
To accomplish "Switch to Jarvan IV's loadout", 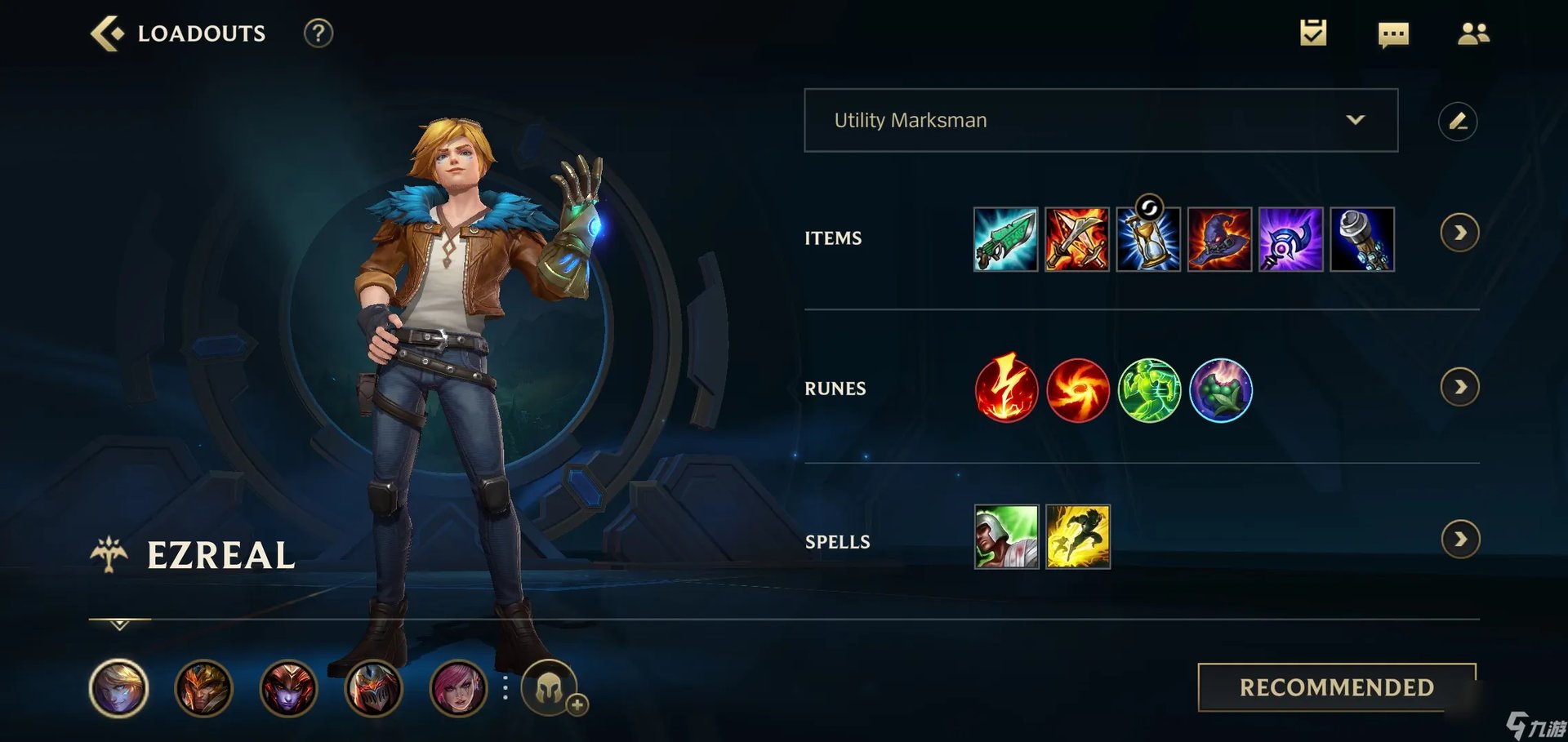I will coord(204,689).
